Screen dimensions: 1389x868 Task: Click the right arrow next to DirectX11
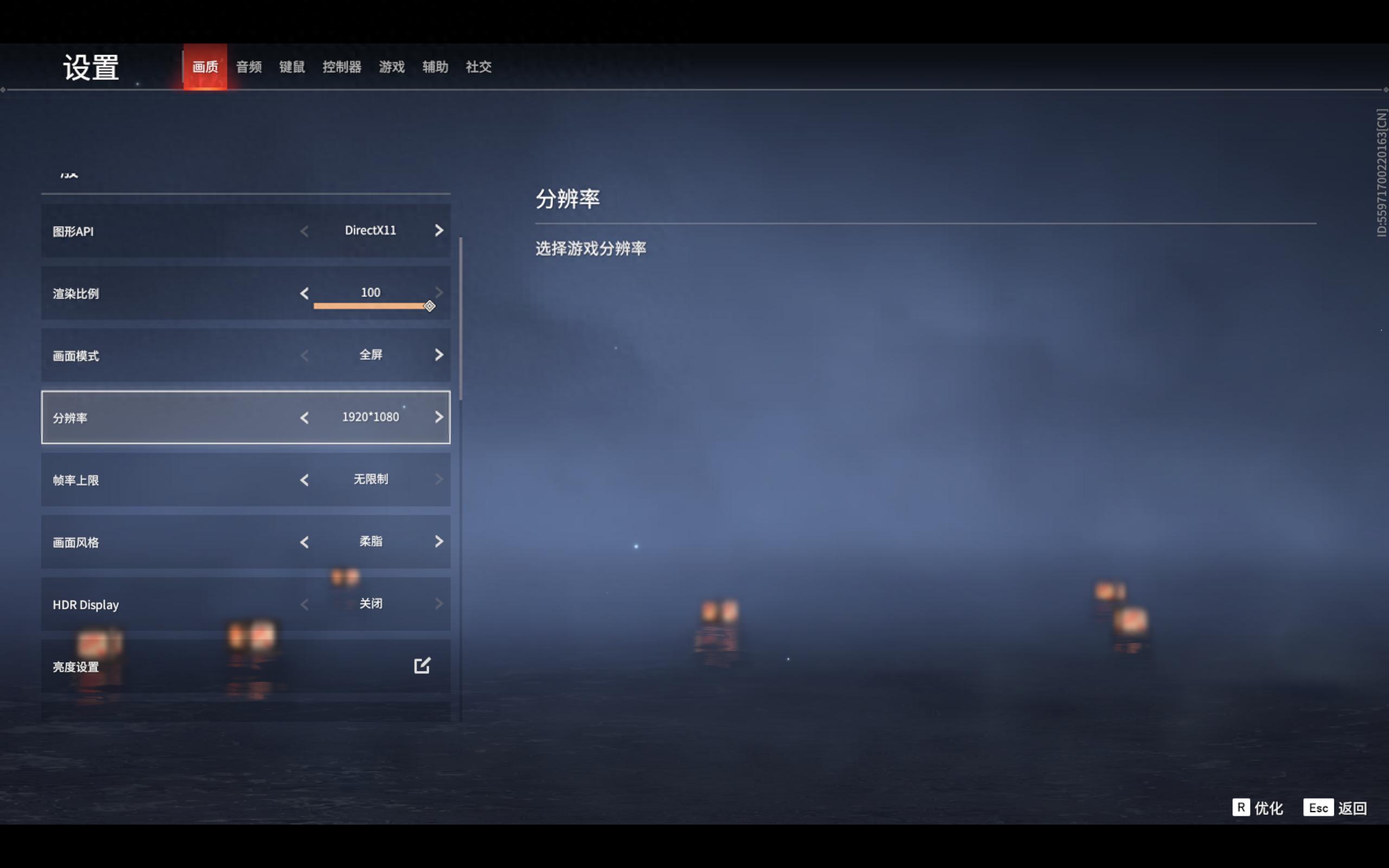tap(439, 231)
